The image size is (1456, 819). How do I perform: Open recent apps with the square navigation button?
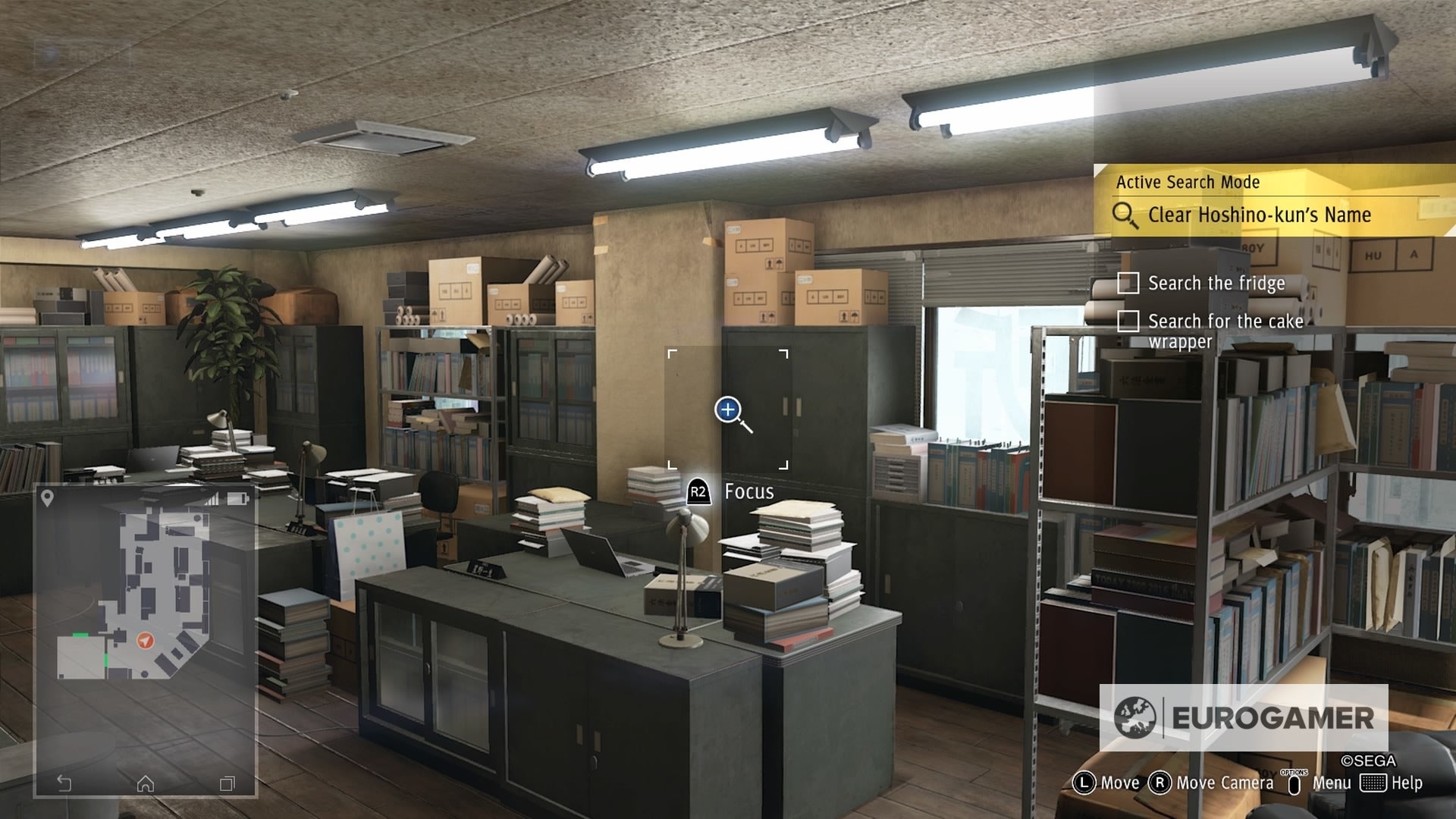pyautogui.click(x=227, y=783)
